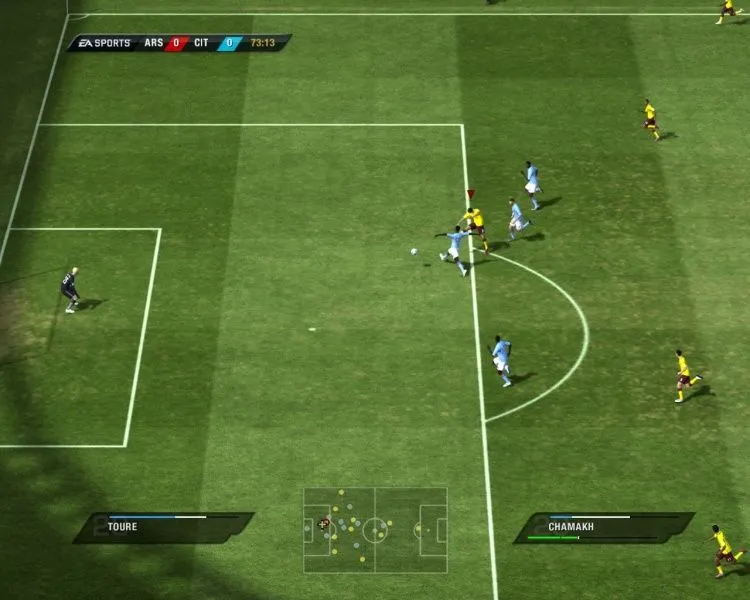Select the Chamakh player name panel

604,527
